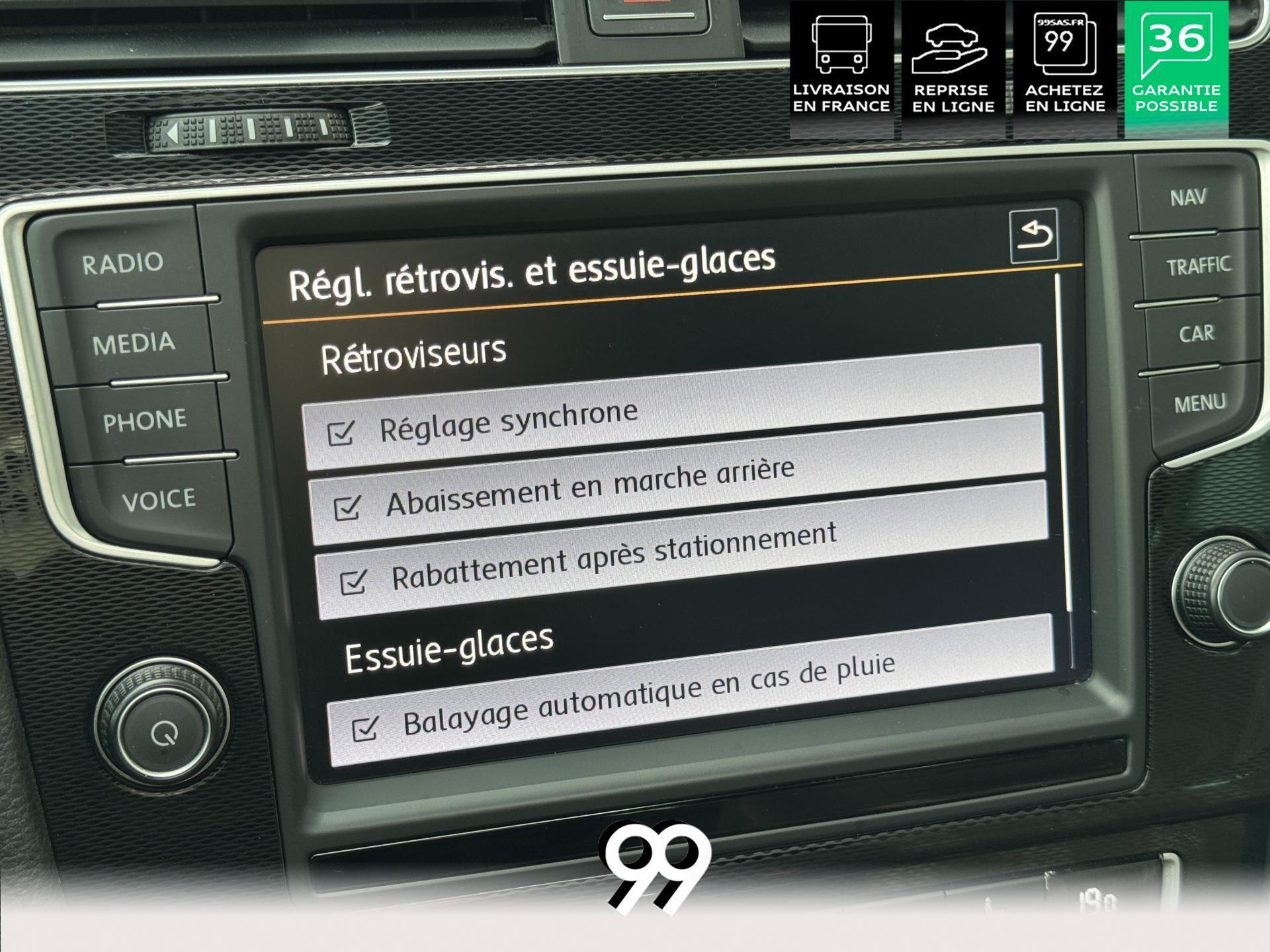This screenshot has width=1270, height=952.
Task: Toggle Rabattement après stationnement option
Action: [x=353, y=582]
